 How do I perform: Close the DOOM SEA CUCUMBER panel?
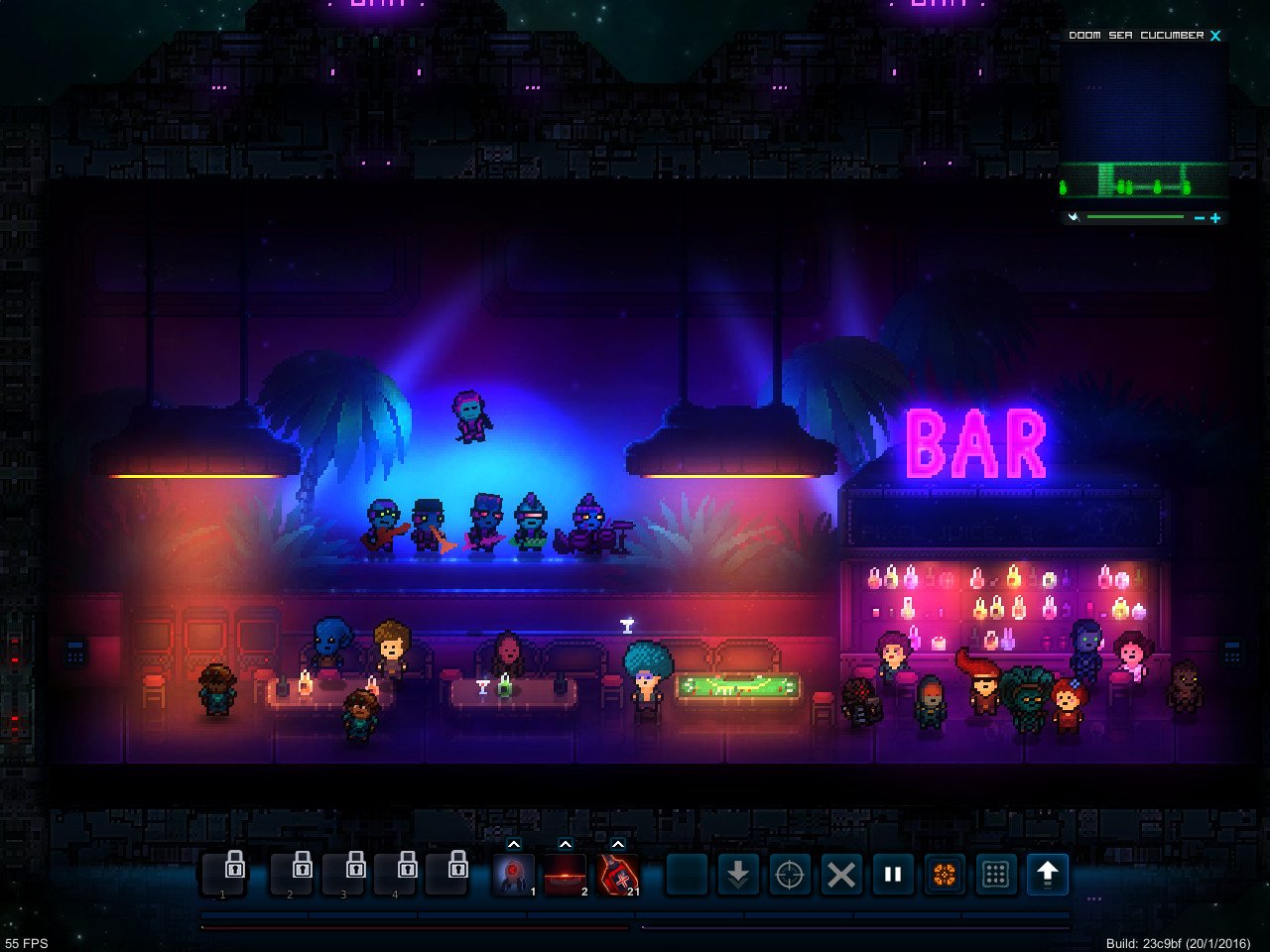[x=1215, y=35]
